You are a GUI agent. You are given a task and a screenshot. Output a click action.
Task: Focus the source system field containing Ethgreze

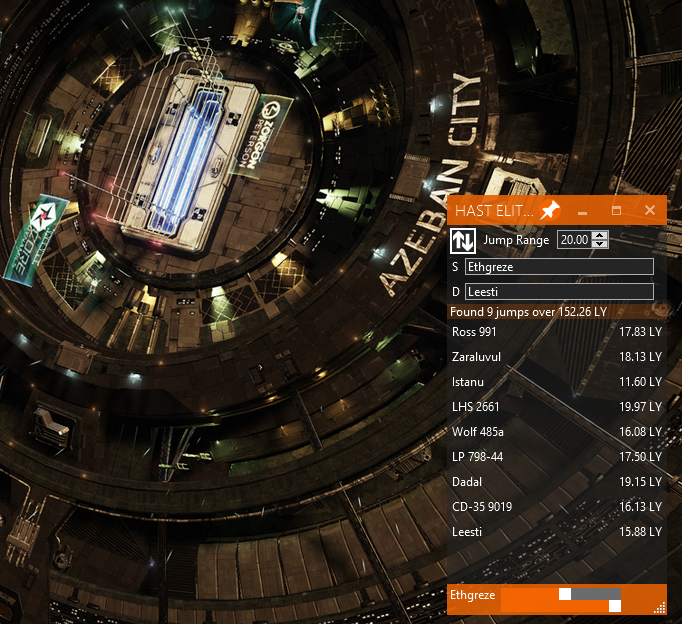559,267
